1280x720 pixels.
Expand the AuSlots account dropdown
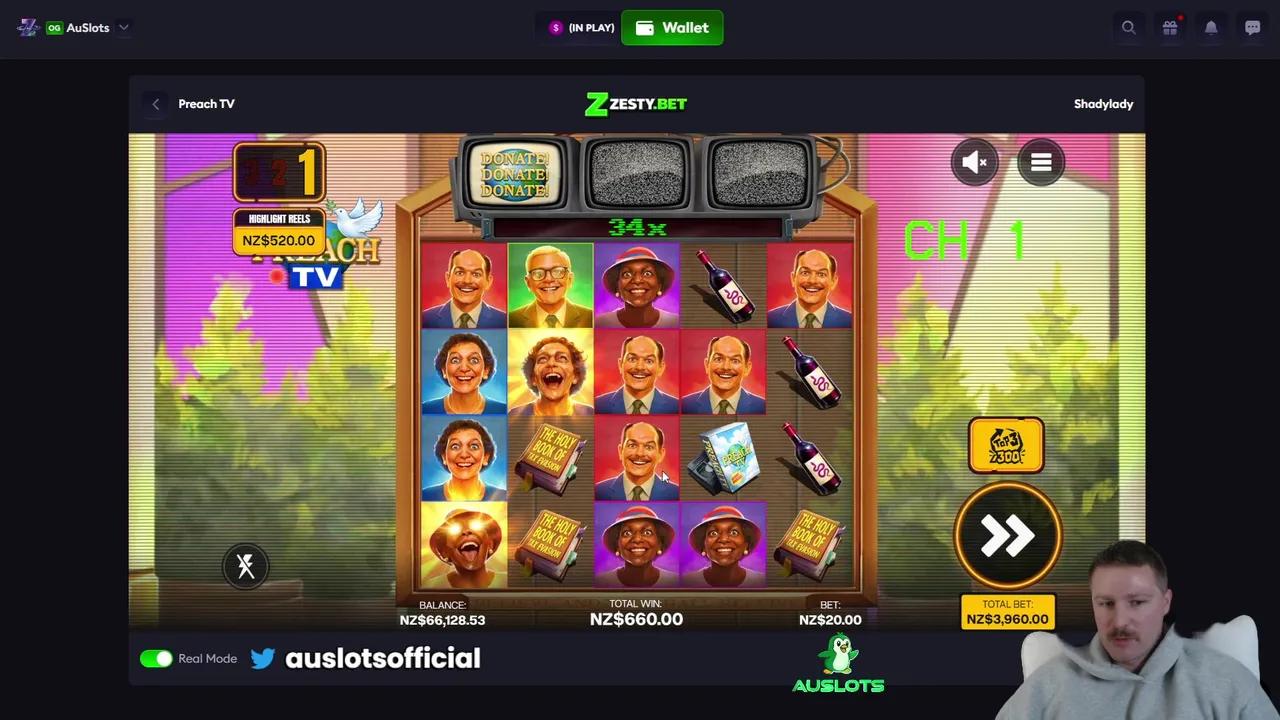click(122, 27)
